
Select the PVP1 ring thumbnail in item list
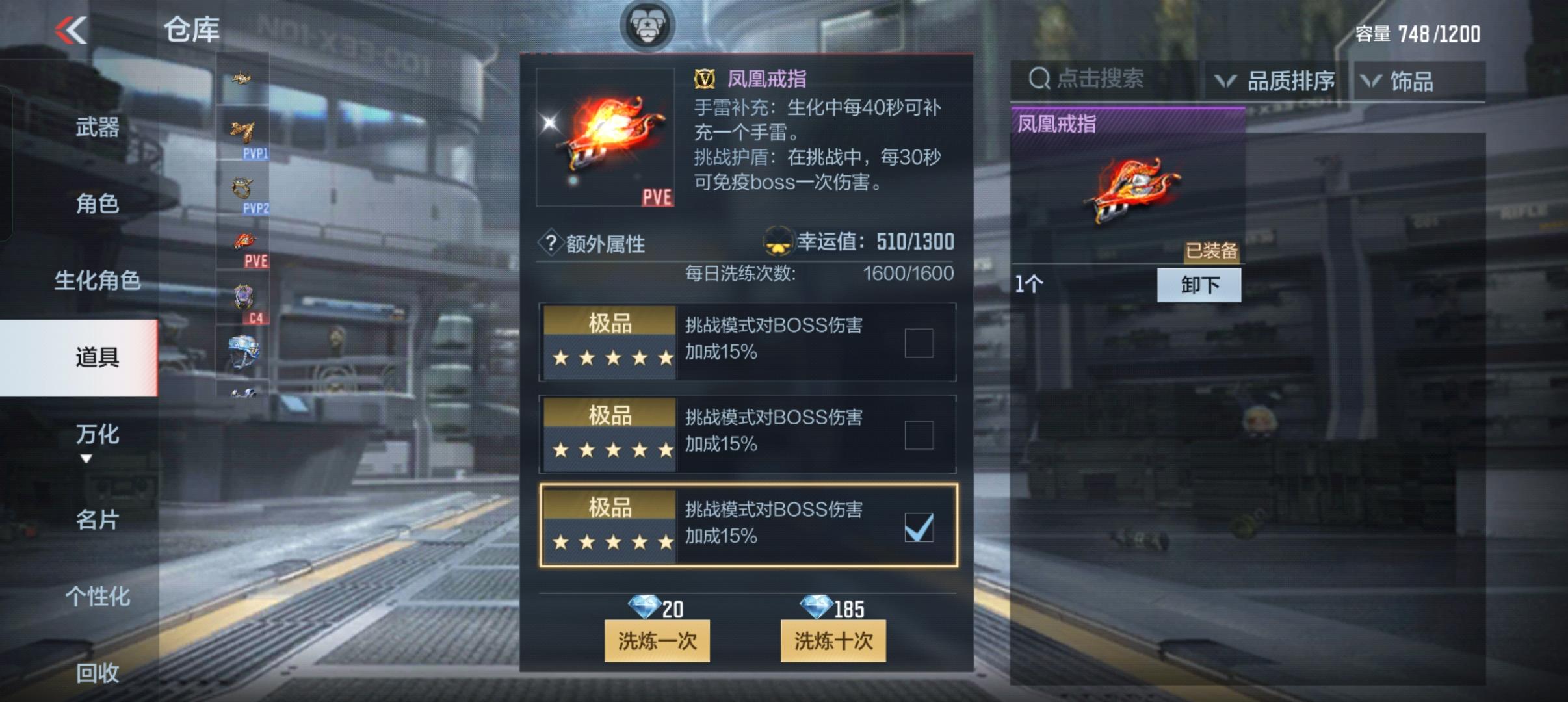pyautogui.click(x=245, y=133)
